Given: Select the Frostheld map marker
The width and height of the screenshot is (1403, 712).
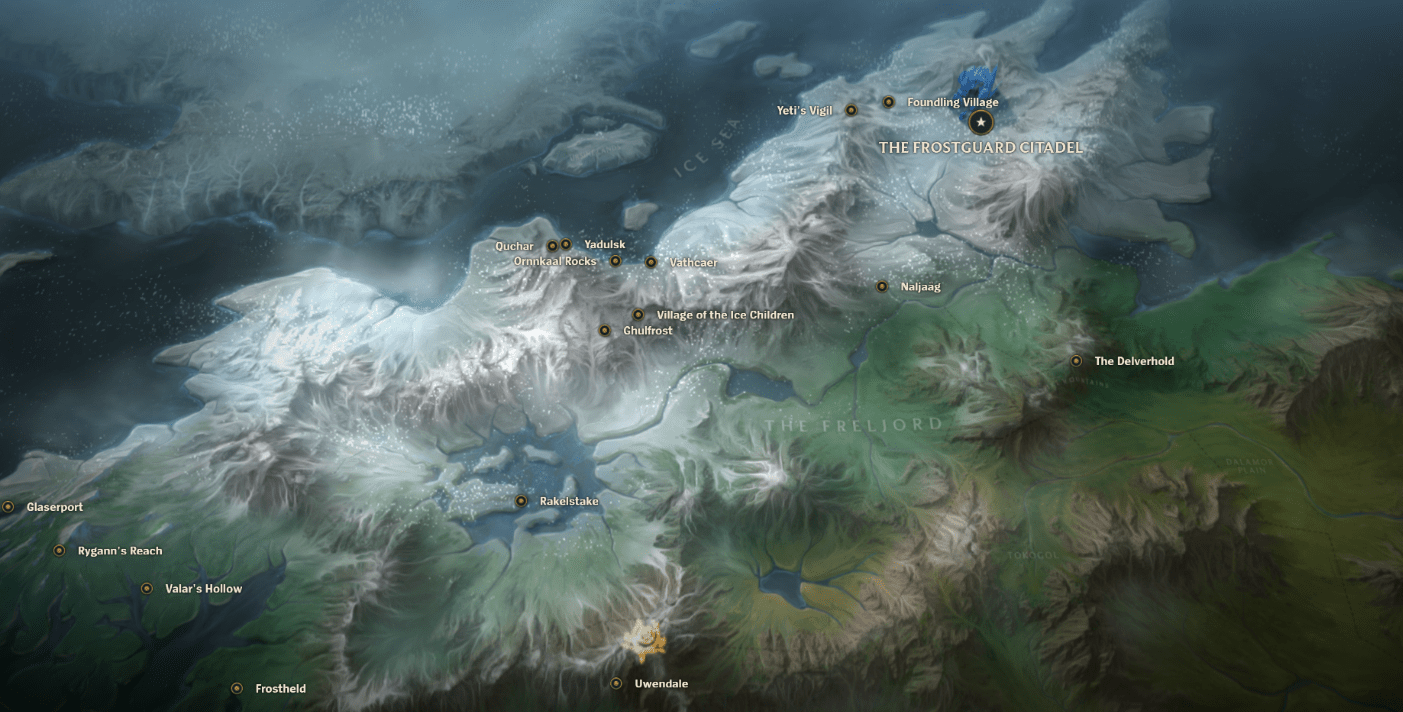Looking at the screenshot, I should coord(237,689).
